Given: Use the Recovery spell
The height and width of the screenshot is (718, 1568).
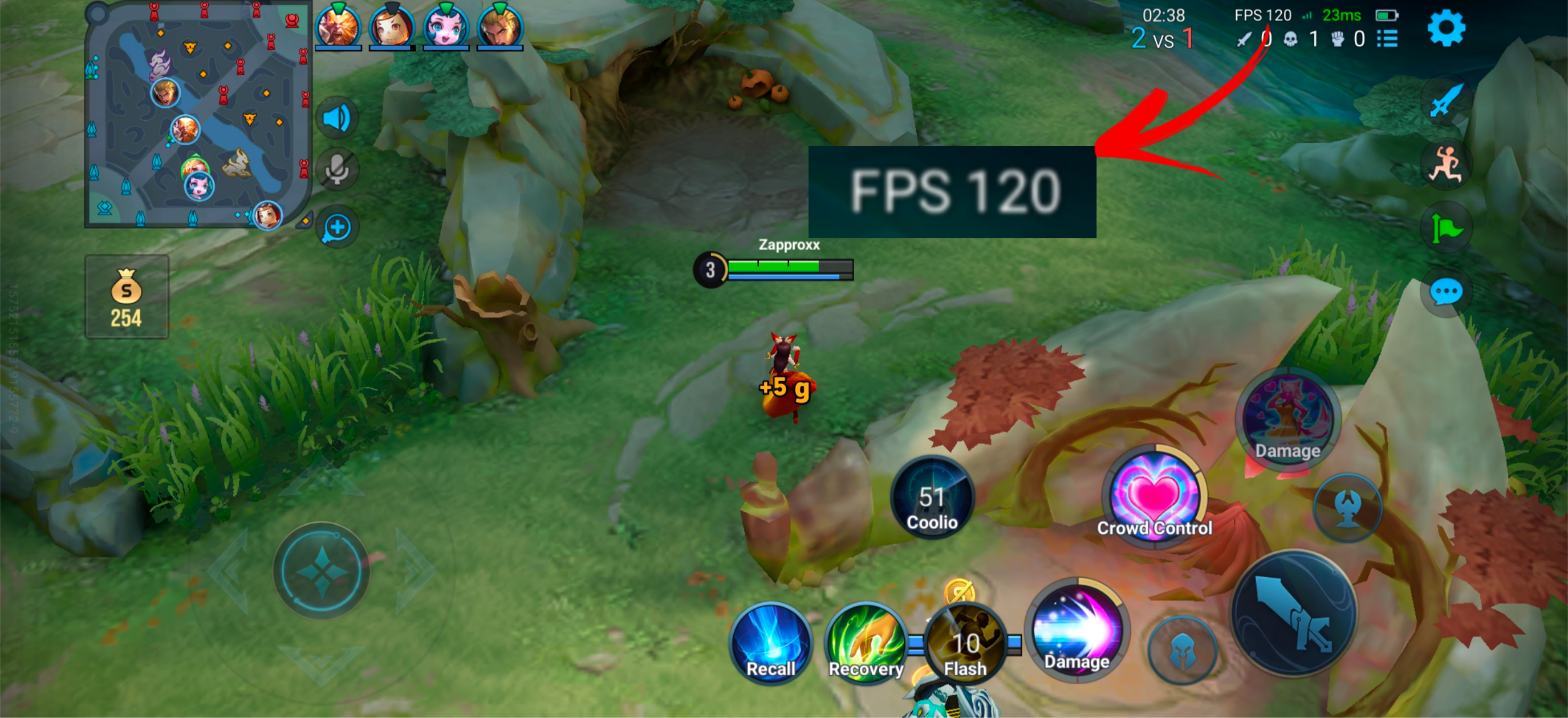Looking at the screenshot, I should tap(866, 644).
